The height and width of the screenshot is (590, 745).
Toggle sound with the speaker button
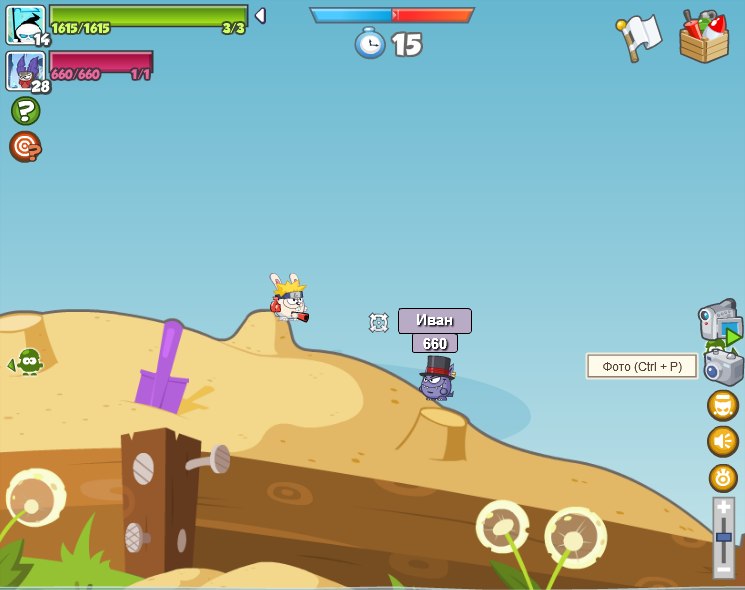722,441
